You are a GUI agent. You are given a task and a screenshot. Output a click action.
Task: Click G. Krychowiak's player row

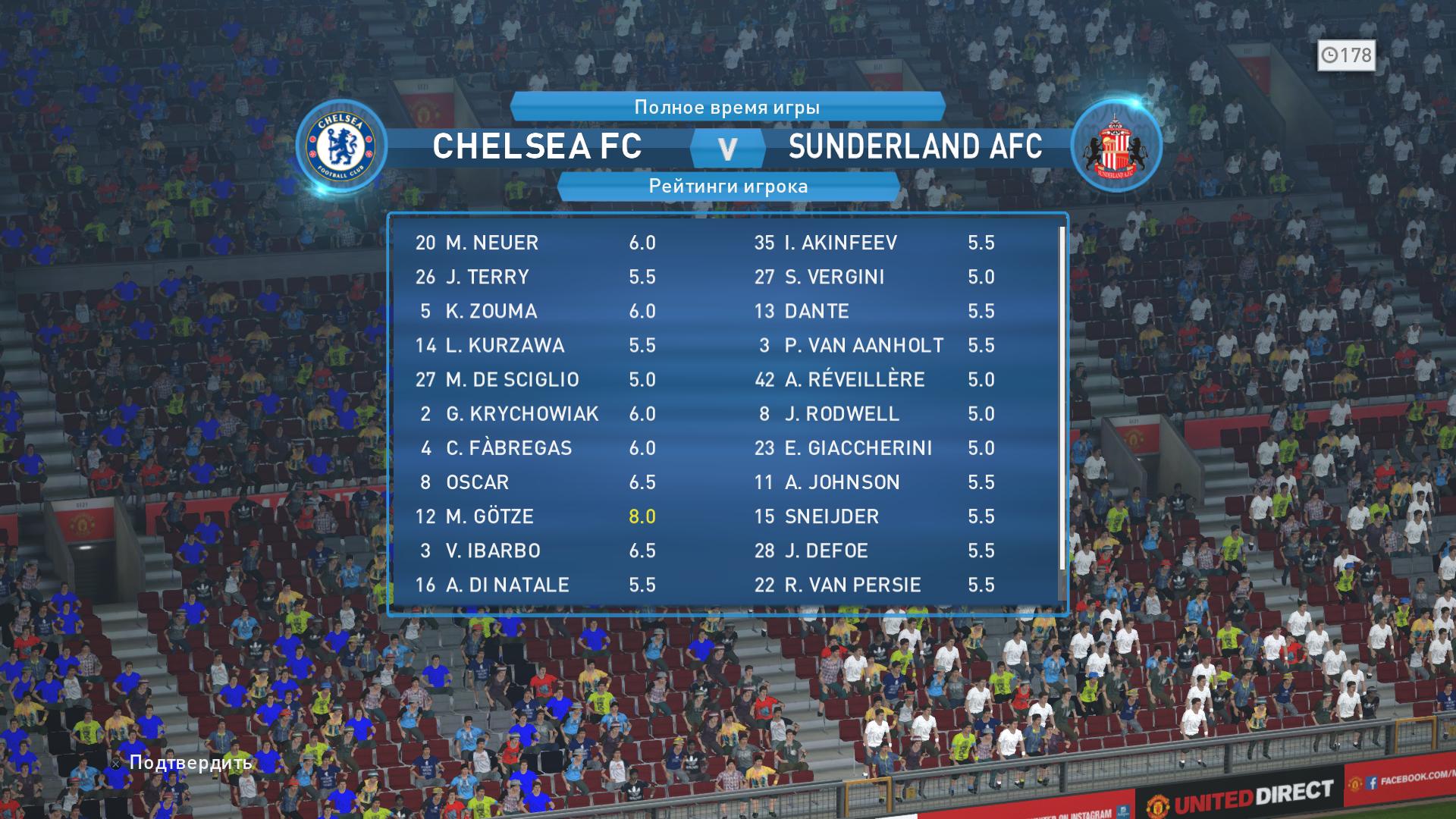pos(535,413)
